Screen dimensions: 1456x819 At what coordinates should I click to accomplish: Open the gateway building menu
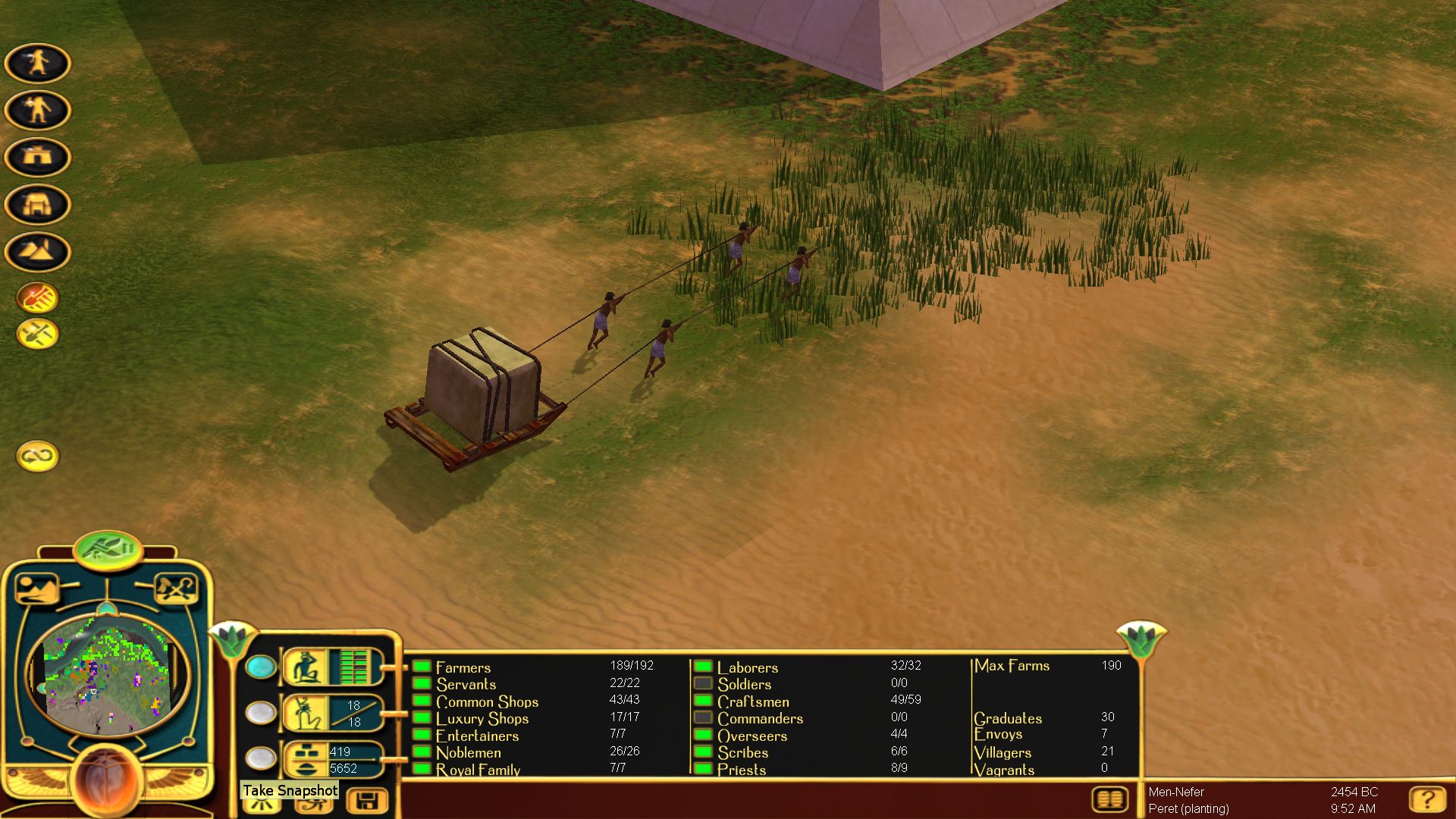37,157
